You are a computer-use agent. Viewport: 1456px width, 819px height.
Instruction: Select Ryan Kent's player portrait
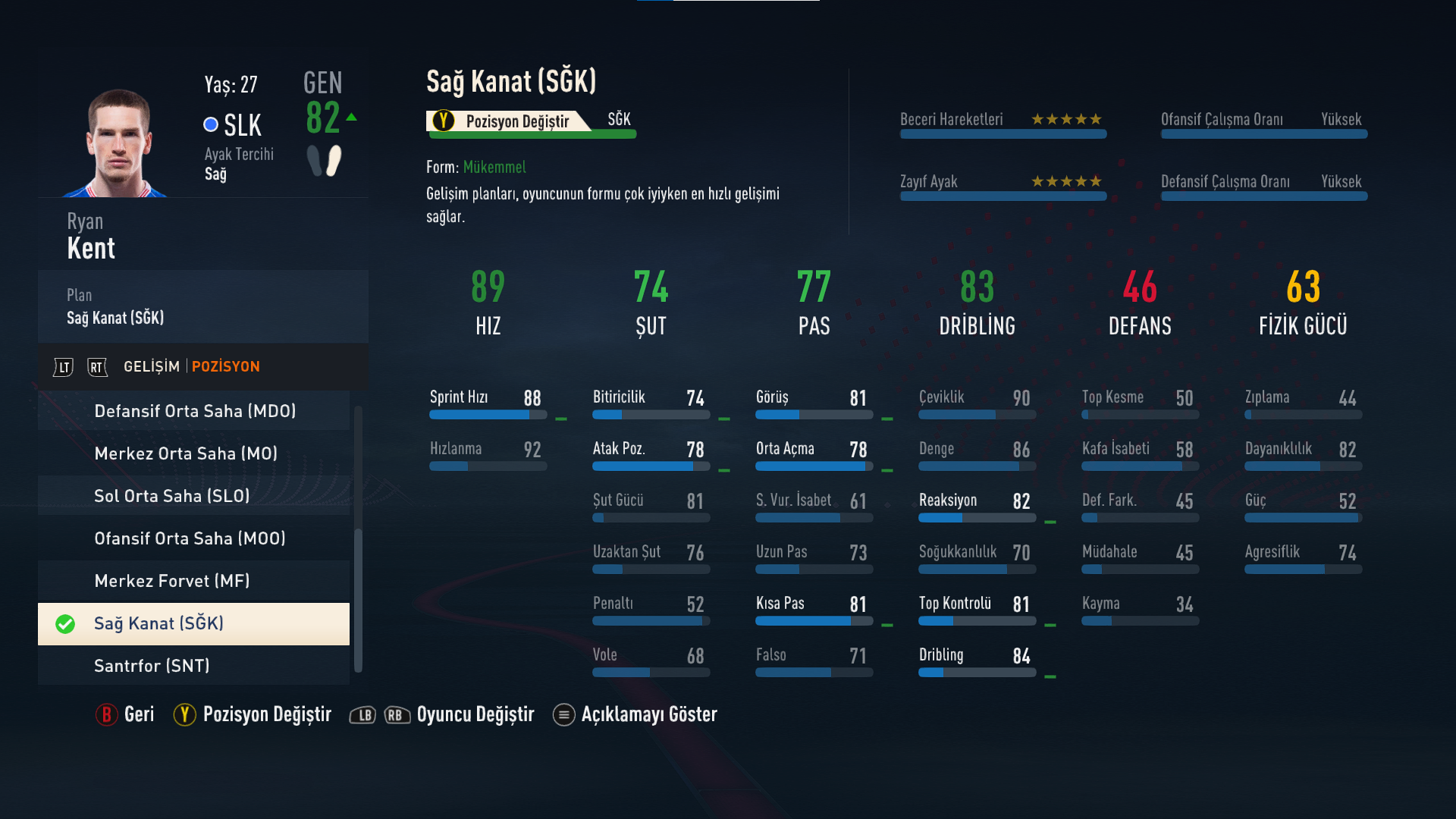click(x=118, y=143)
